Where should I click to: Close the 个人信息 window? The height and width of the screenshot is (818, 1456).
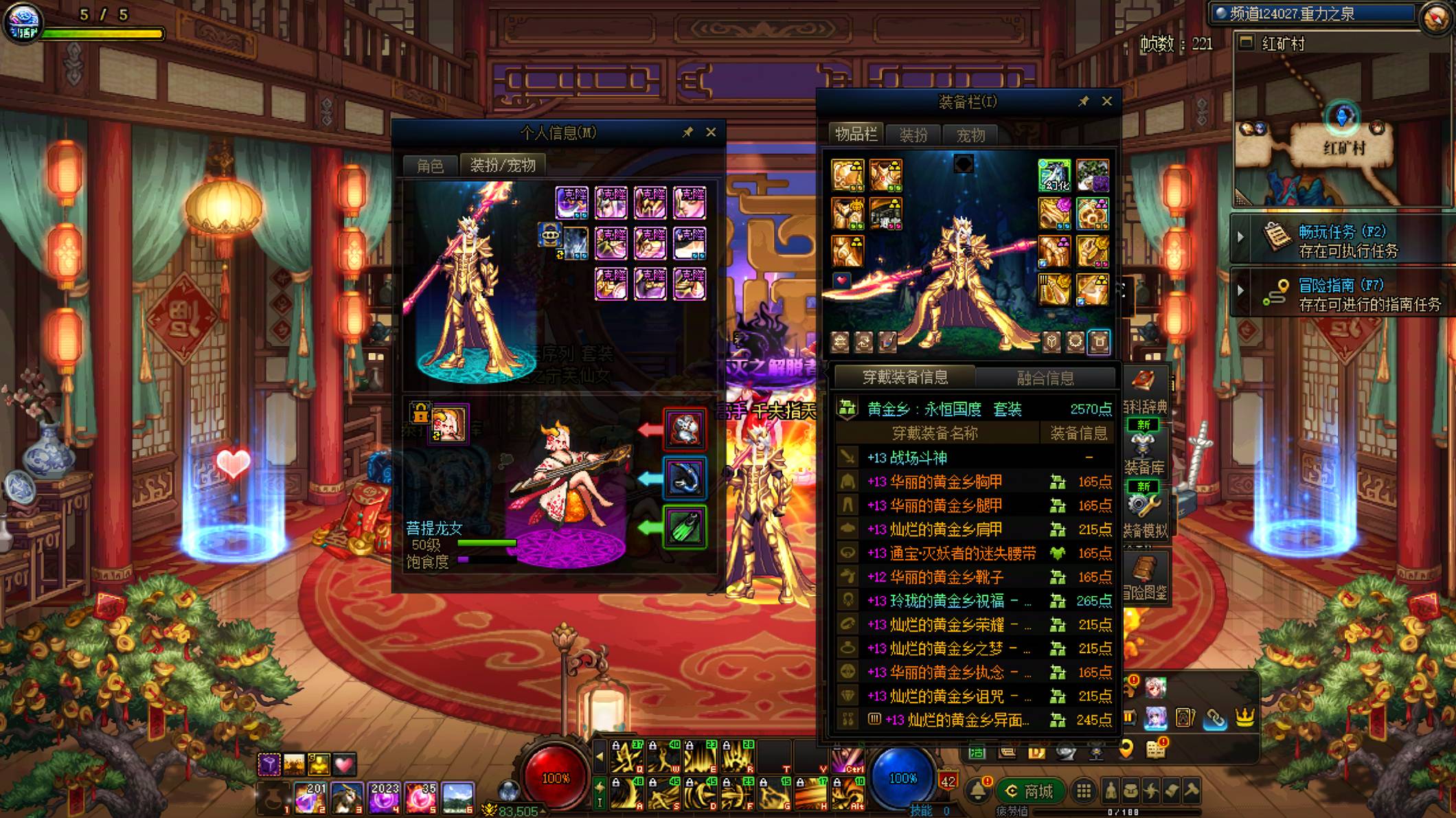pyautogui.click(x=711, y=132)
